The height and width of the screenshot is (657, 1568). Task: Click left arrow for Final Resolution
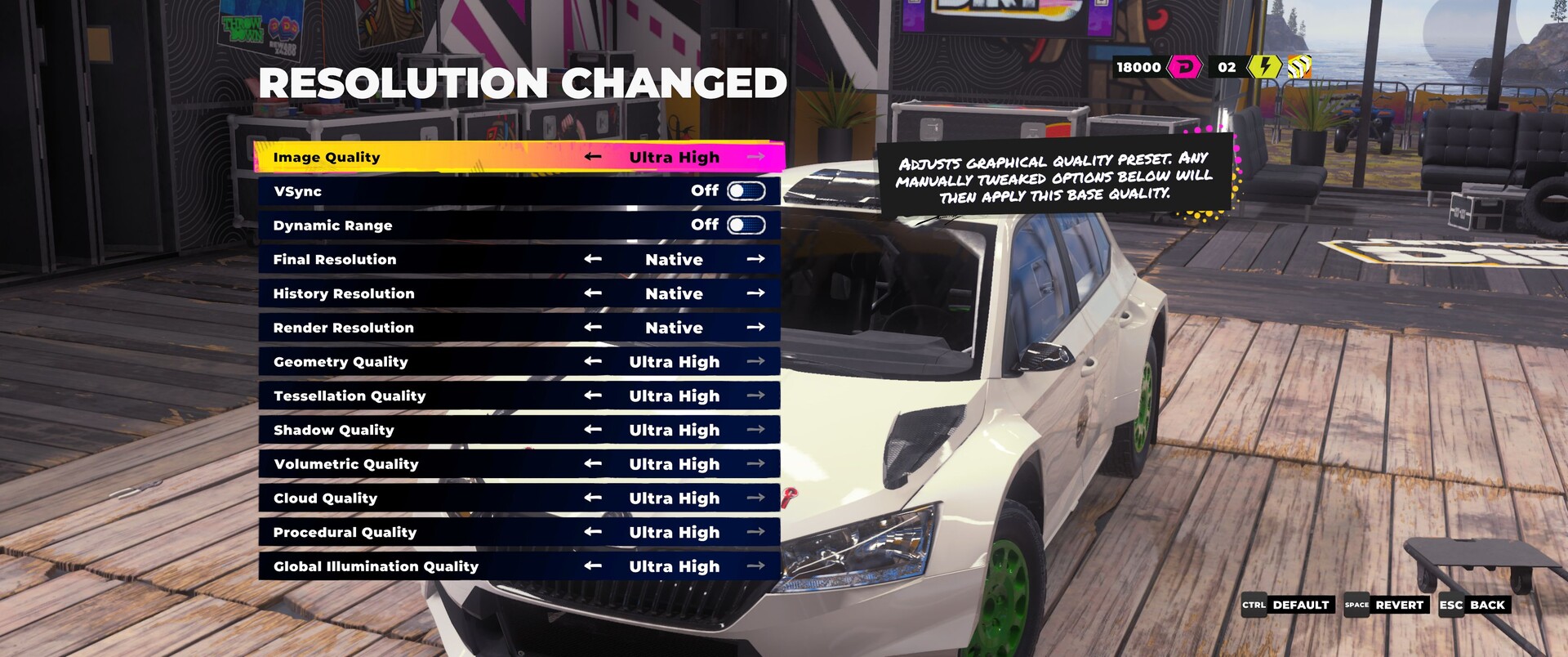(593, 259)
